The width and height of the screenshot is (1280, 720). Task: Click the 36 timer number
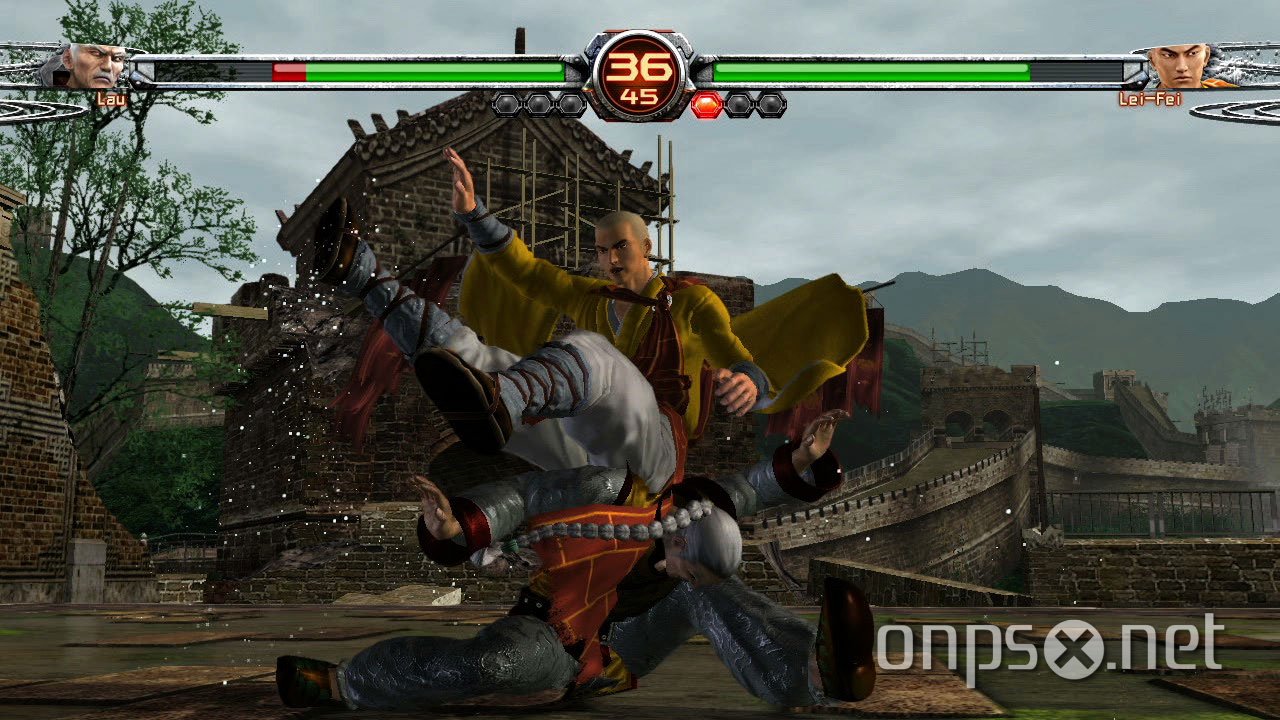[637, 68]
